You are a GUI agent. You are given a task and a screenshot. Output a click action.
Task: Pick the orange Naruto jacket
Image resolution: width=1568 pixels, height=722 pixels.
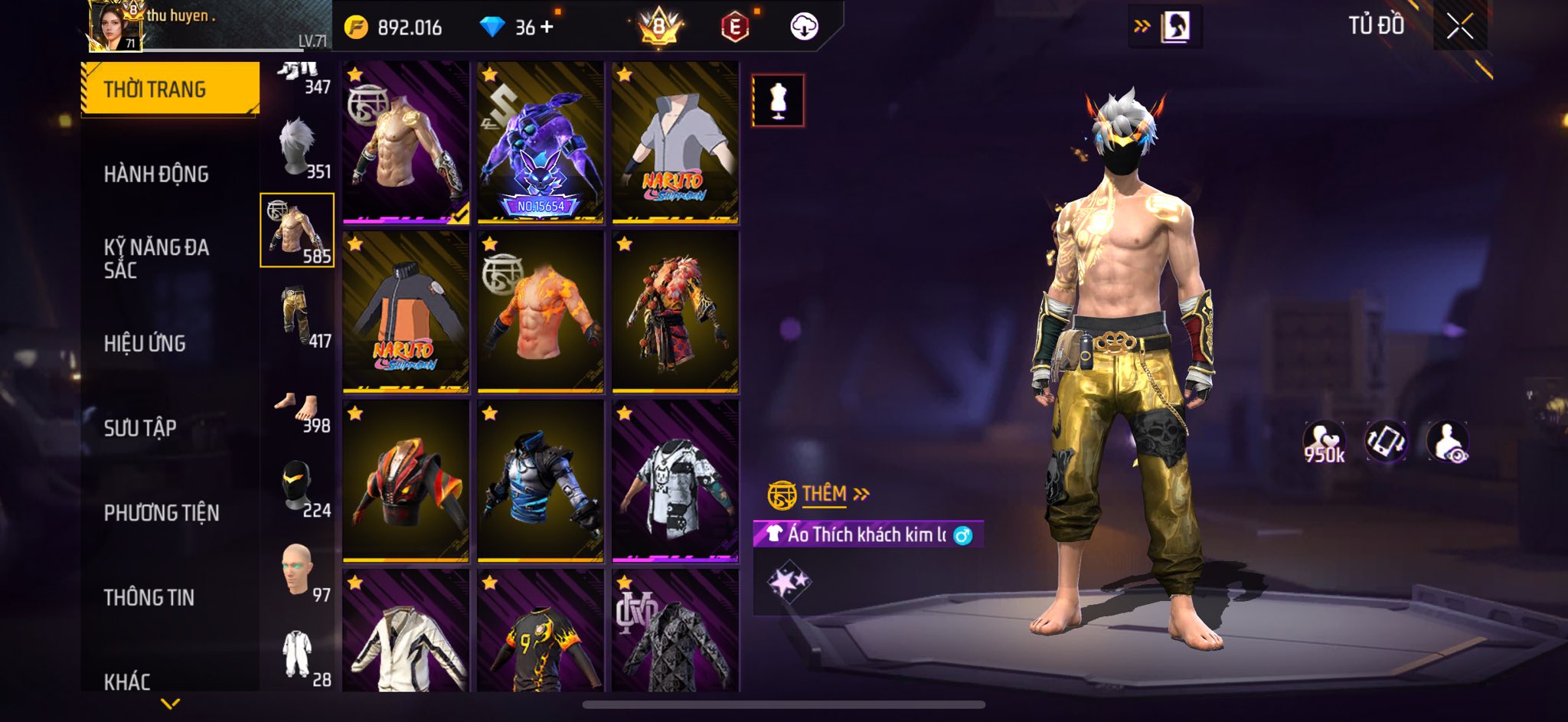(406, 312)
